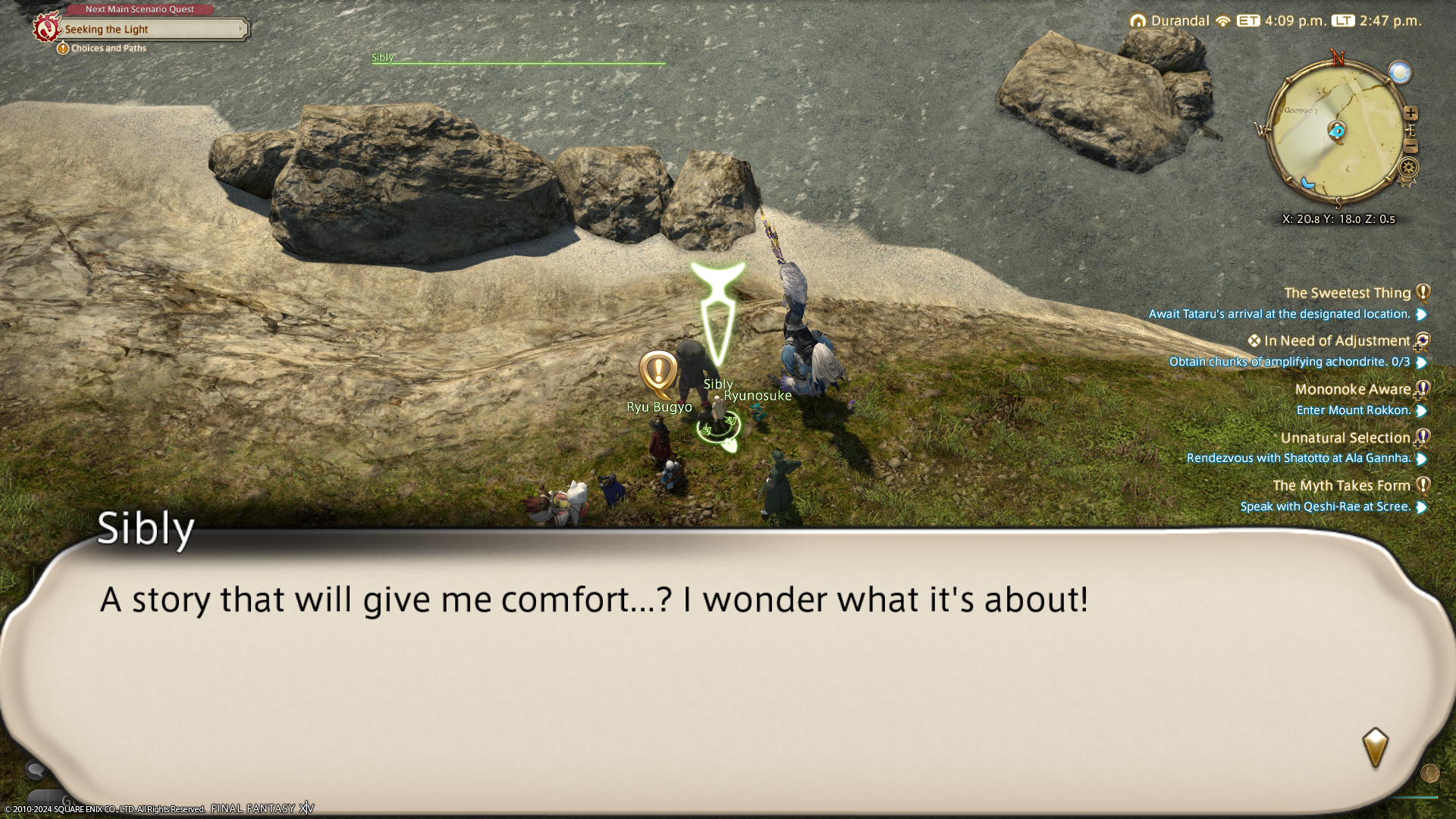
Task: Show The Myth Takes Form quest details
Action: pyautogui.click(x=1341, y=486)
